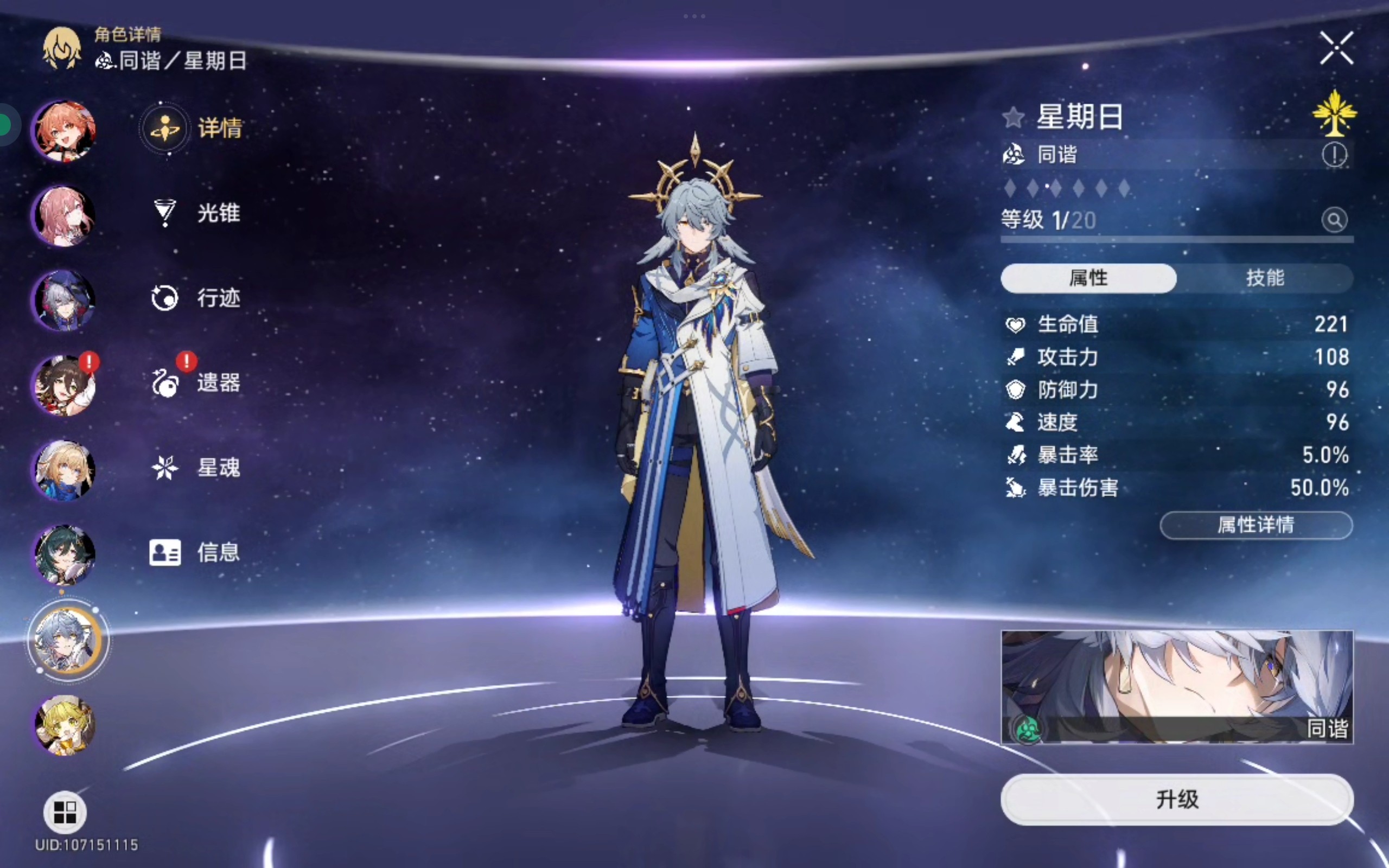Show 属性详情 attribute details
This screenshot has width=1389, height=868.
click(x=1256, y=525)
